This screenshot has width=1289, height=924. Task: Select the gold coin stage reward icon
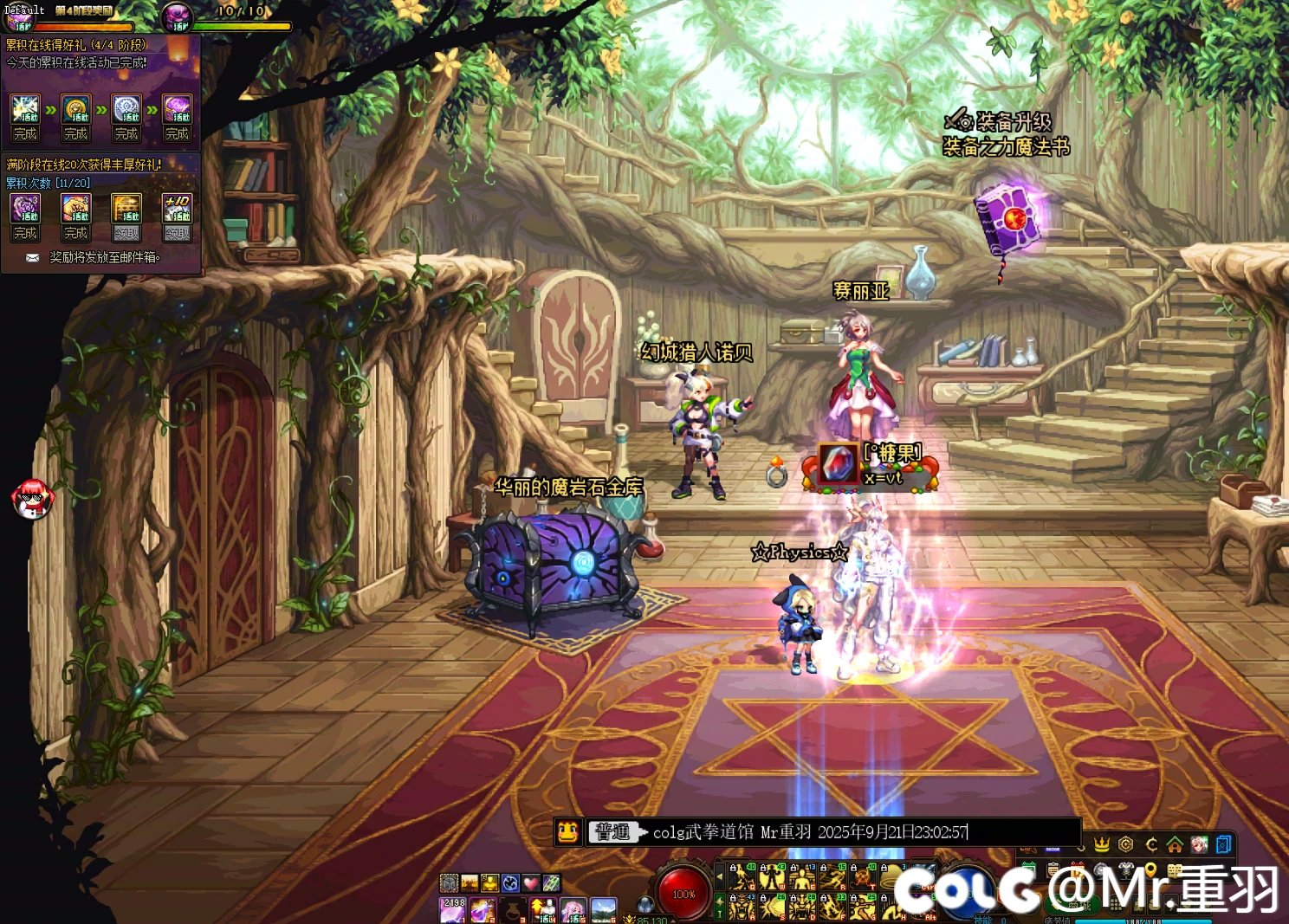76,110
